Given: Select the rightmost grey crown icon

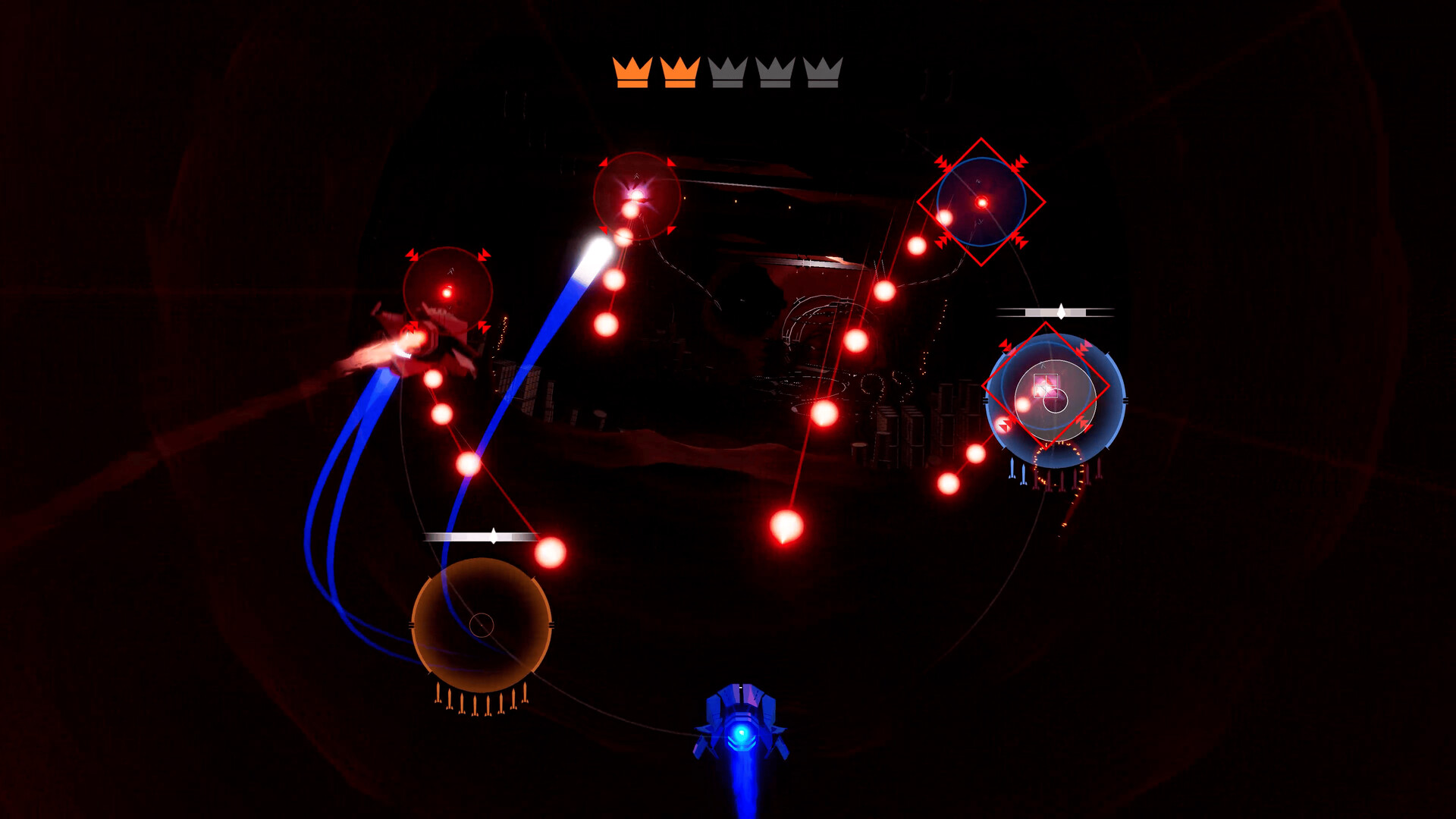Looking at the screenshot, I should click(x=824, y=73).
